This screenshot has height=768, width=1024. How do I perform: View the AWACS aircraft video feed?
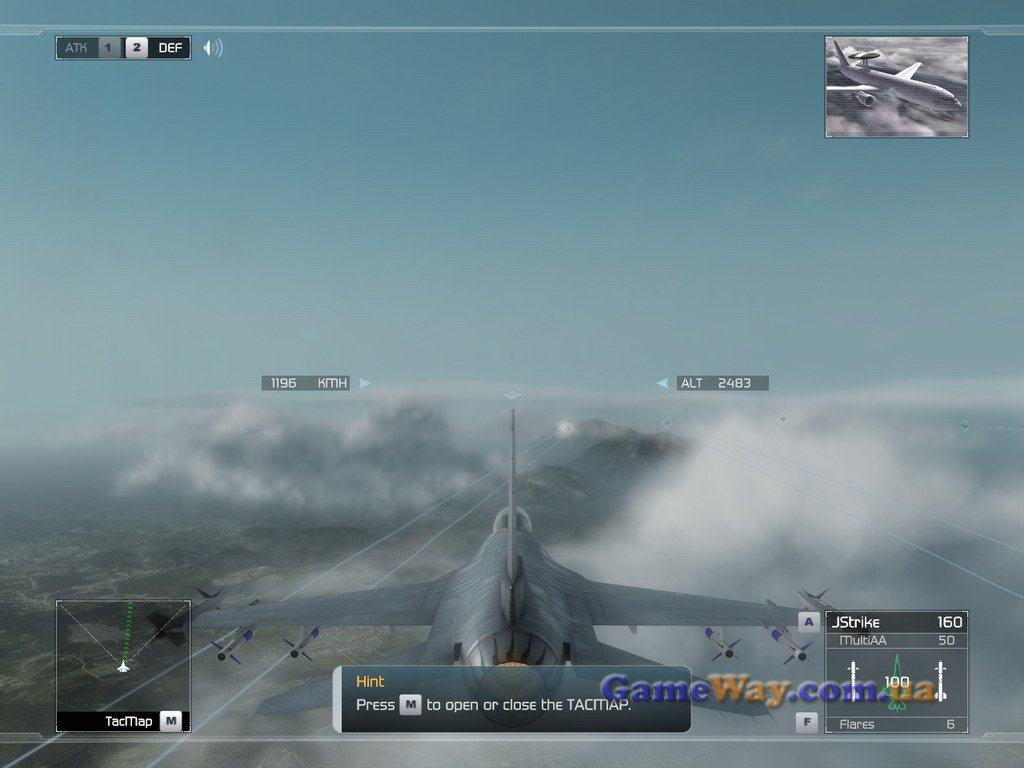point(896,87)
